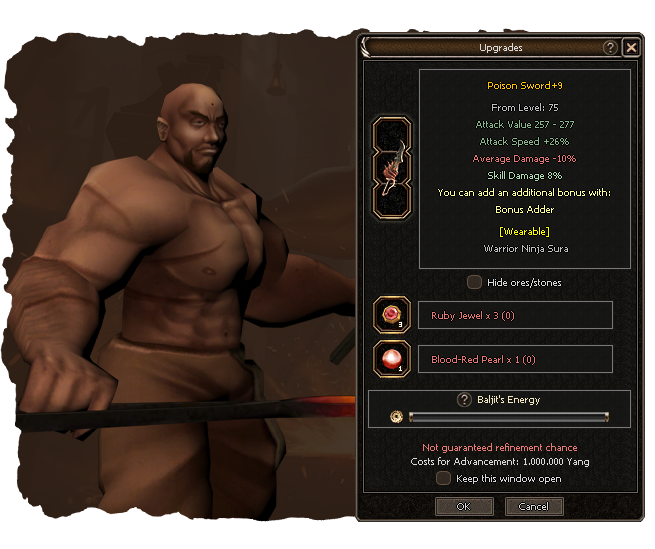This screenshot has height=549, width=655.
Task: Show help for Baljit's Energy
Action: [x=464, y=400]
